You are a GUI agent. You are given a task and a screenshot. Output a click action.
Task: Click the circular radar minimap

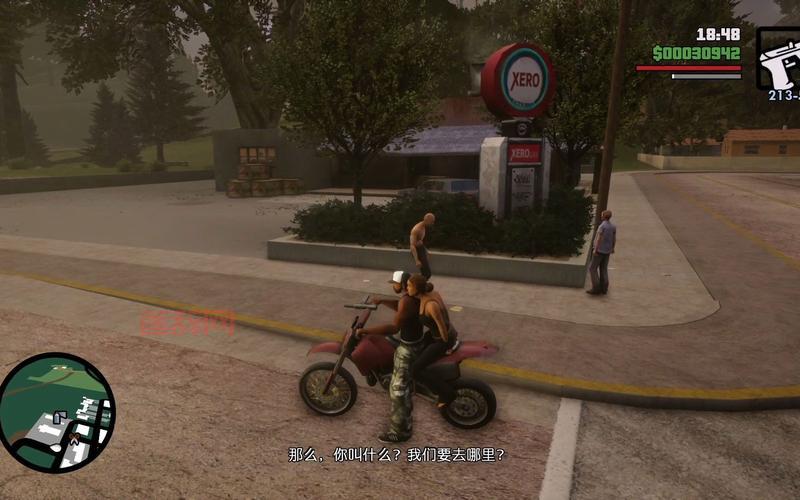click(56, 413)
